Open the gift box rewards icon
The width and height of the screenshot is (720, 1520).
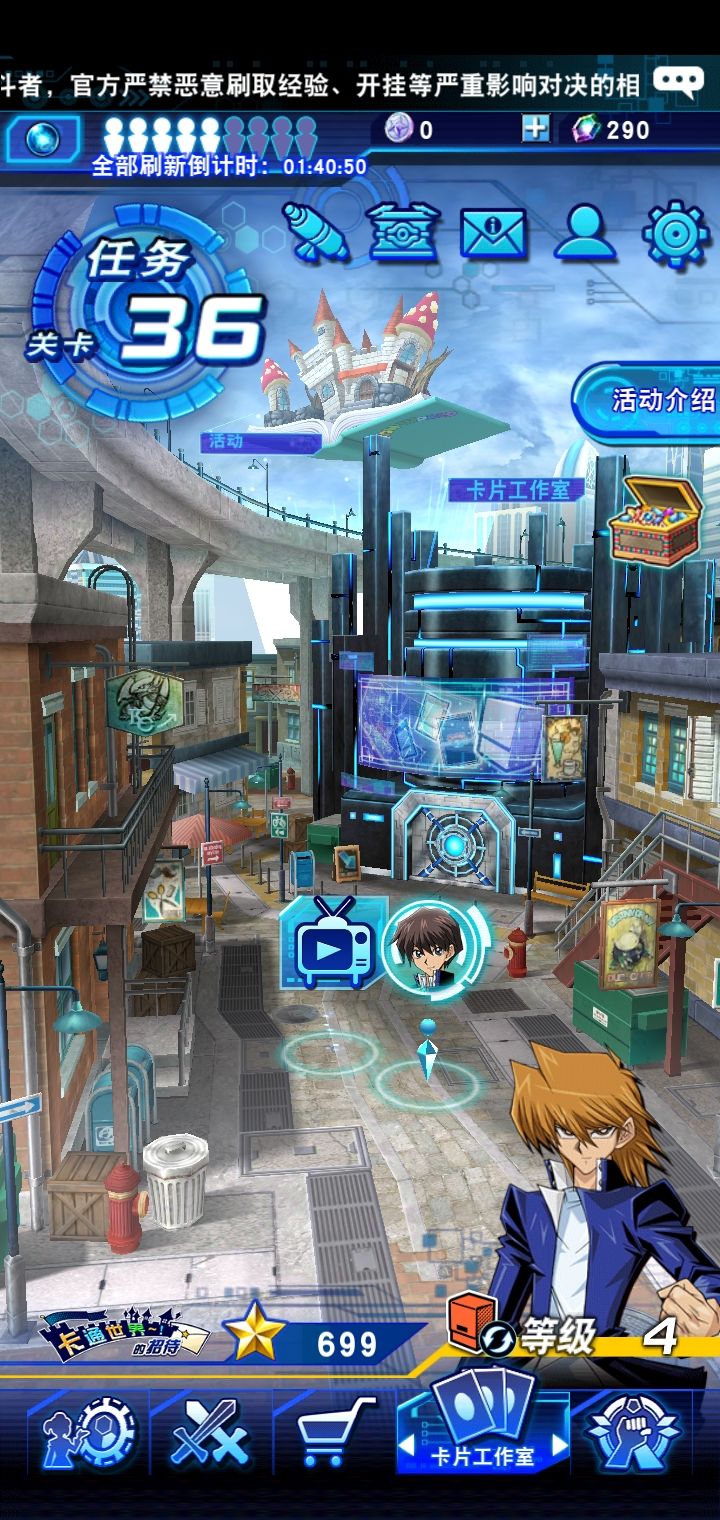[404, 233]
